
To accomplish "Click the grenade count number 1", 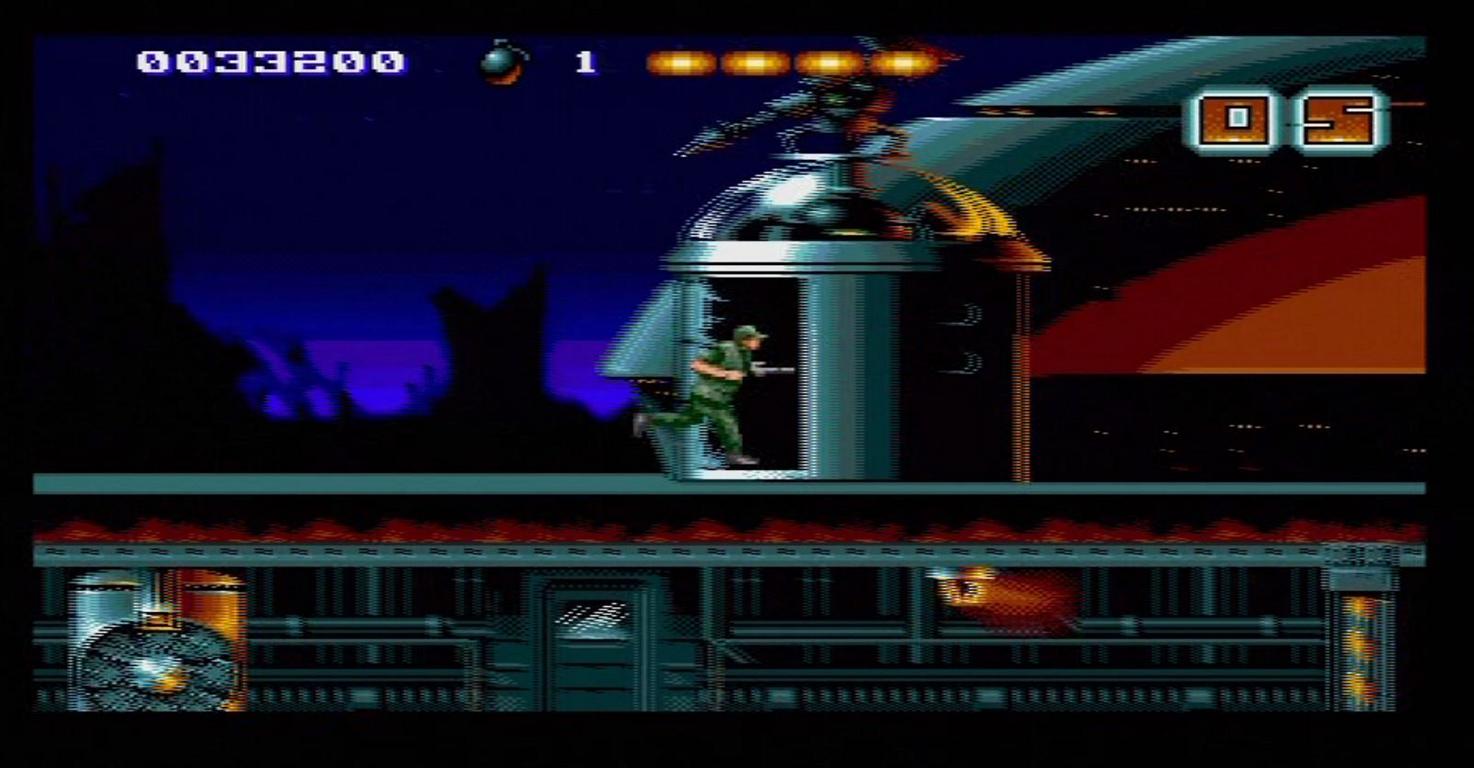I will click(x=585, y=62).
